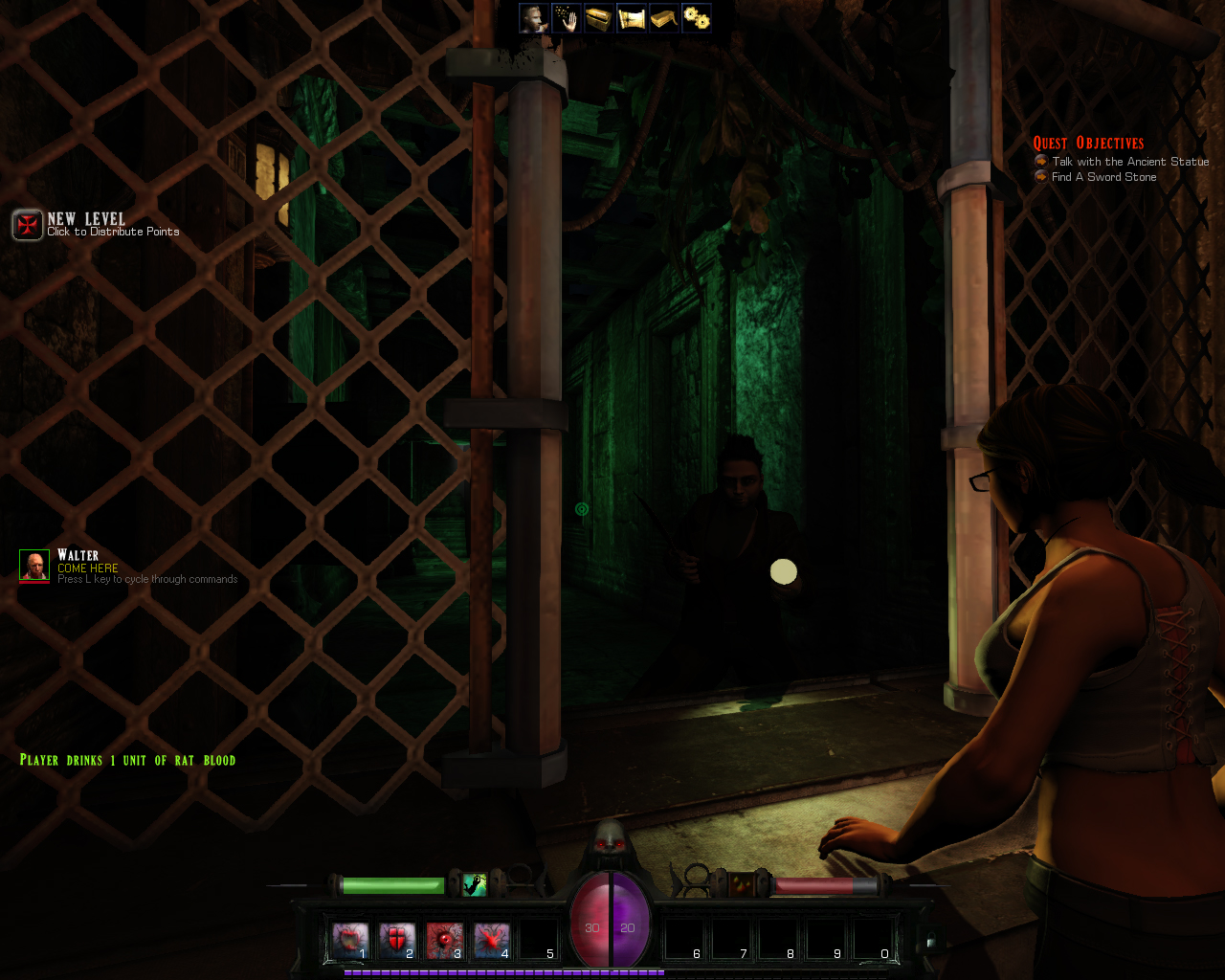Open the disciplines hand icon menu

(x=567, y=17)
